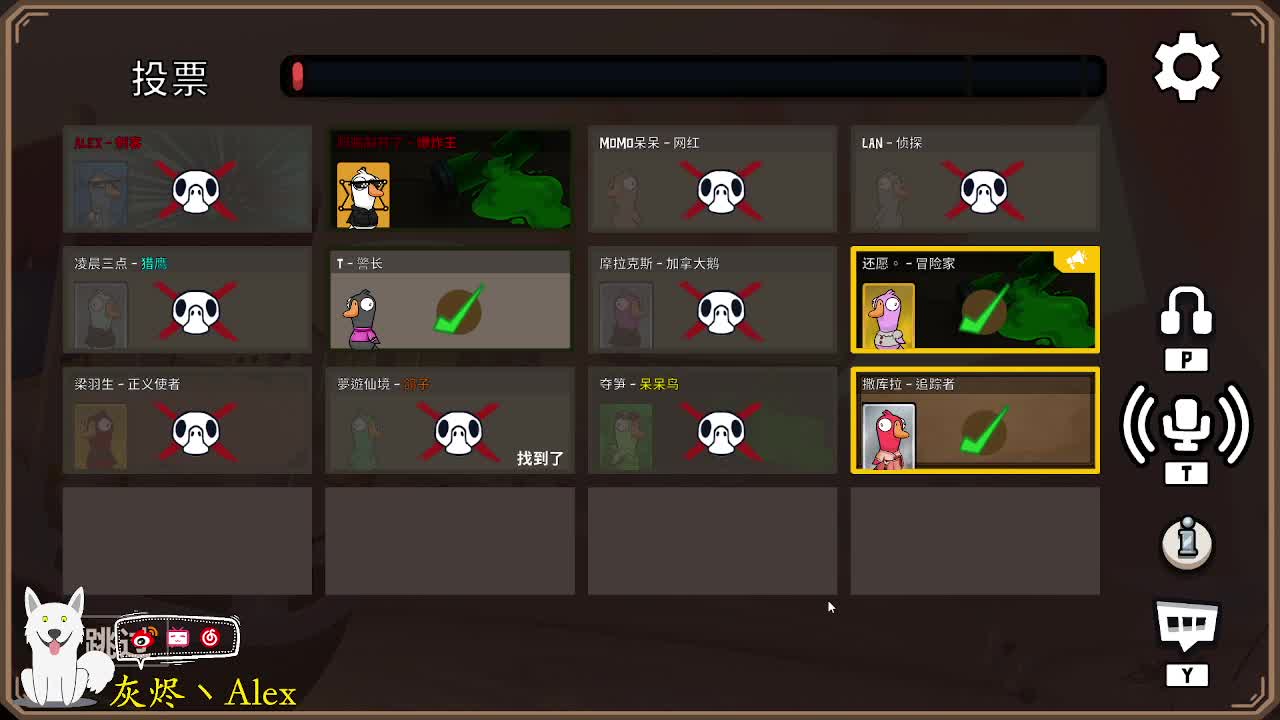Screen dimensions: 1280x720
Task: Click the green checkmark on 撒库拉-追踪者's card
Action: click(x=984, y=432)
